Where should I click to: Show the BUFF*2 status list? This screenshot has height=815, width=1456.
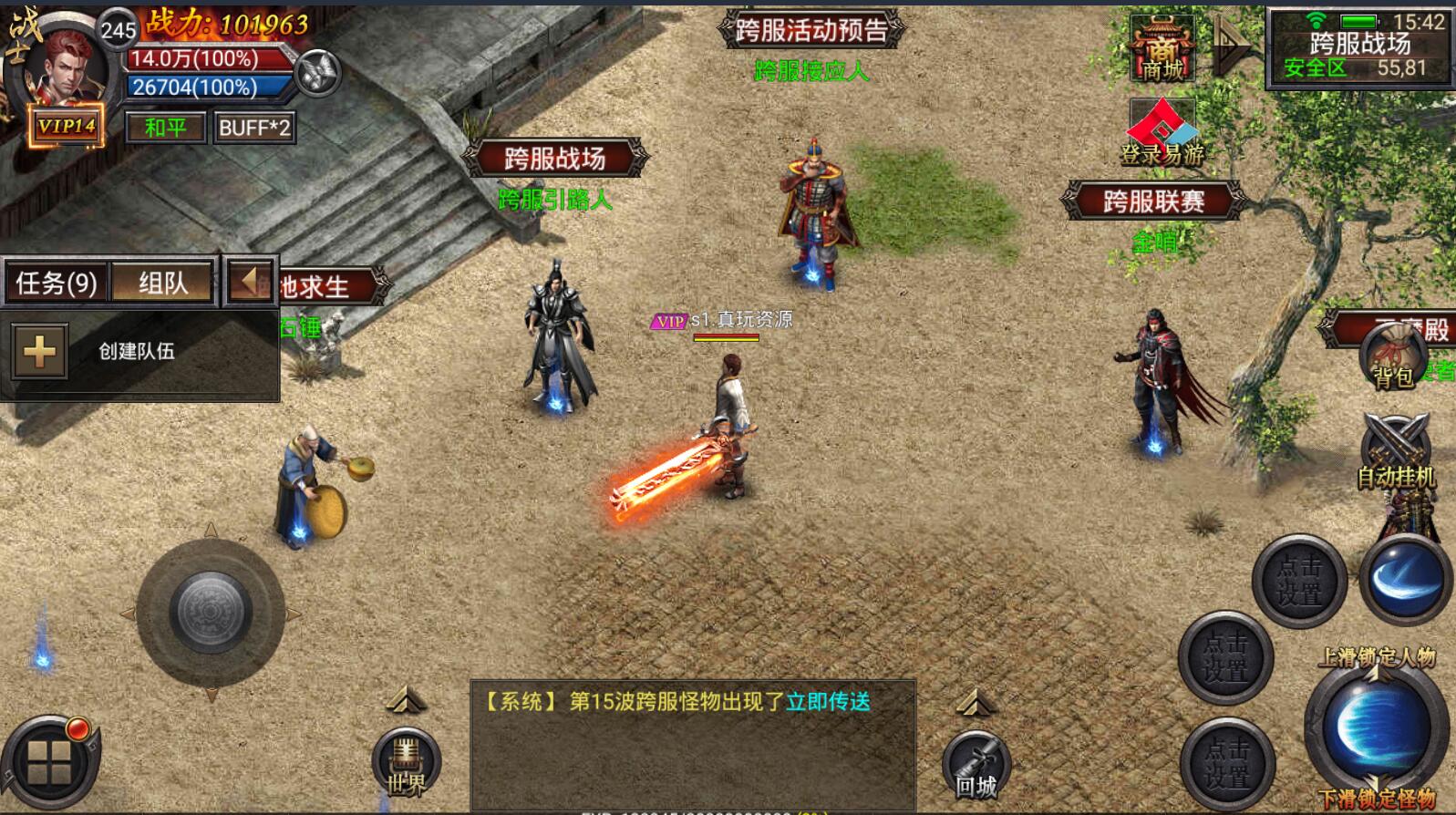click(254, 128)
